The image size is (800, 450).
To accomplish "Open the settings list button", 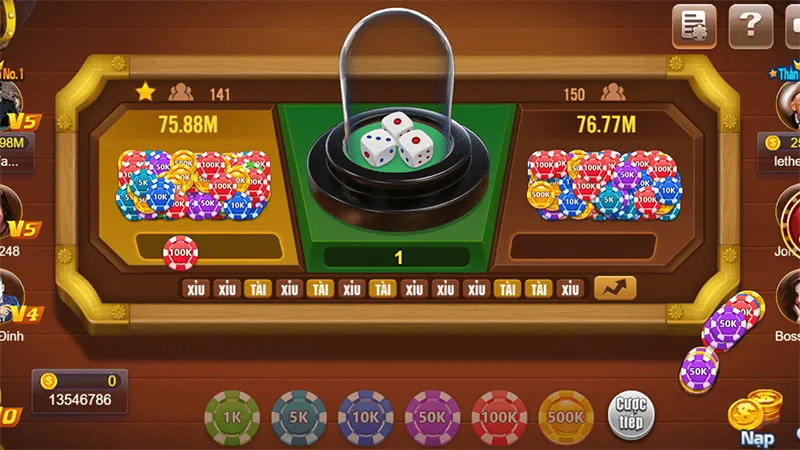I will click(694, 25).
